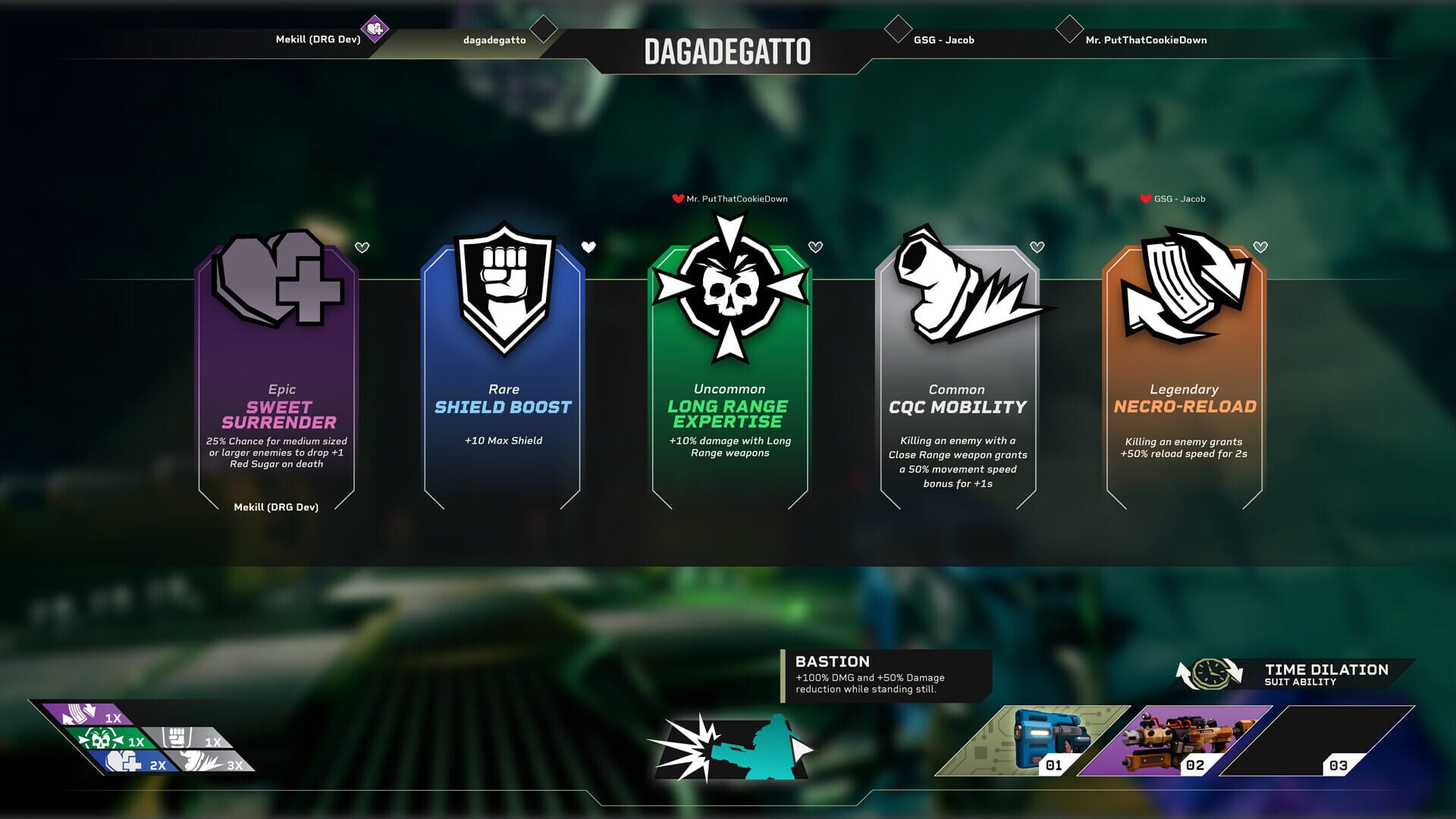Switch to the dagadegatto player tab
The image size is (1456, 819).
(494, 40)
